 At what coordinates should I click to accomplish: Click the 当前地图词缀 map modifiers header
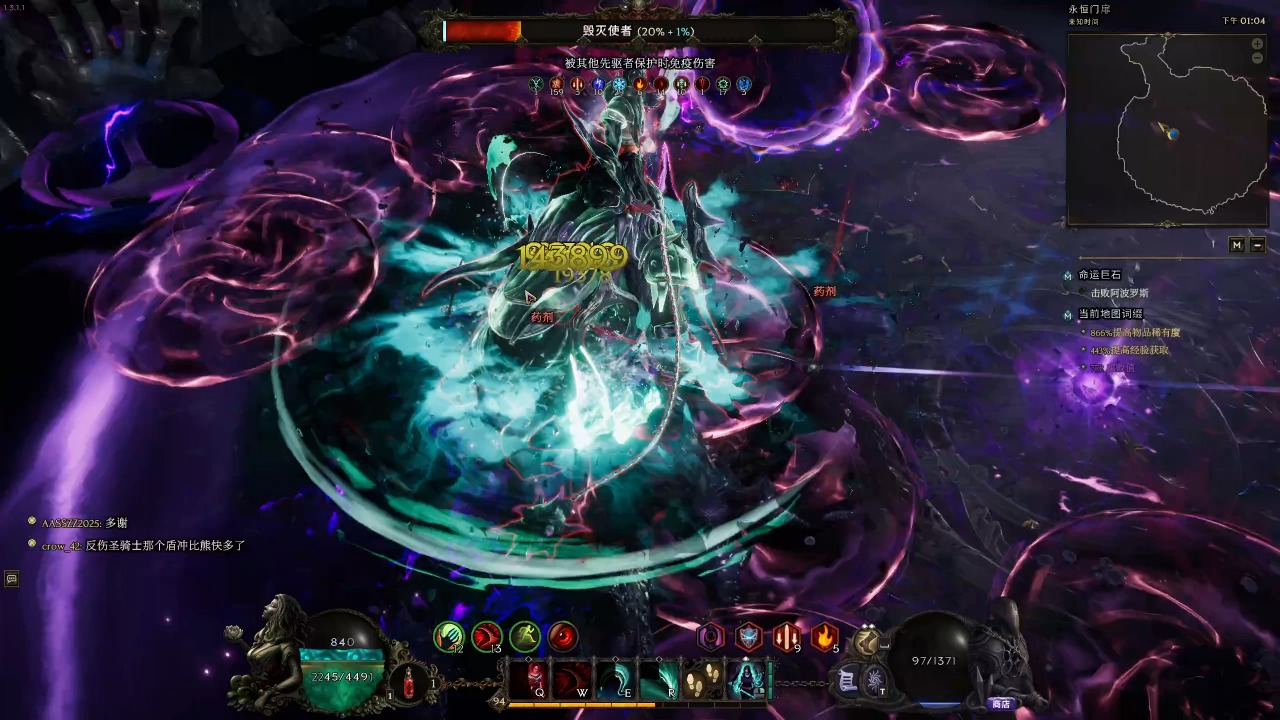pos(1110,314)
